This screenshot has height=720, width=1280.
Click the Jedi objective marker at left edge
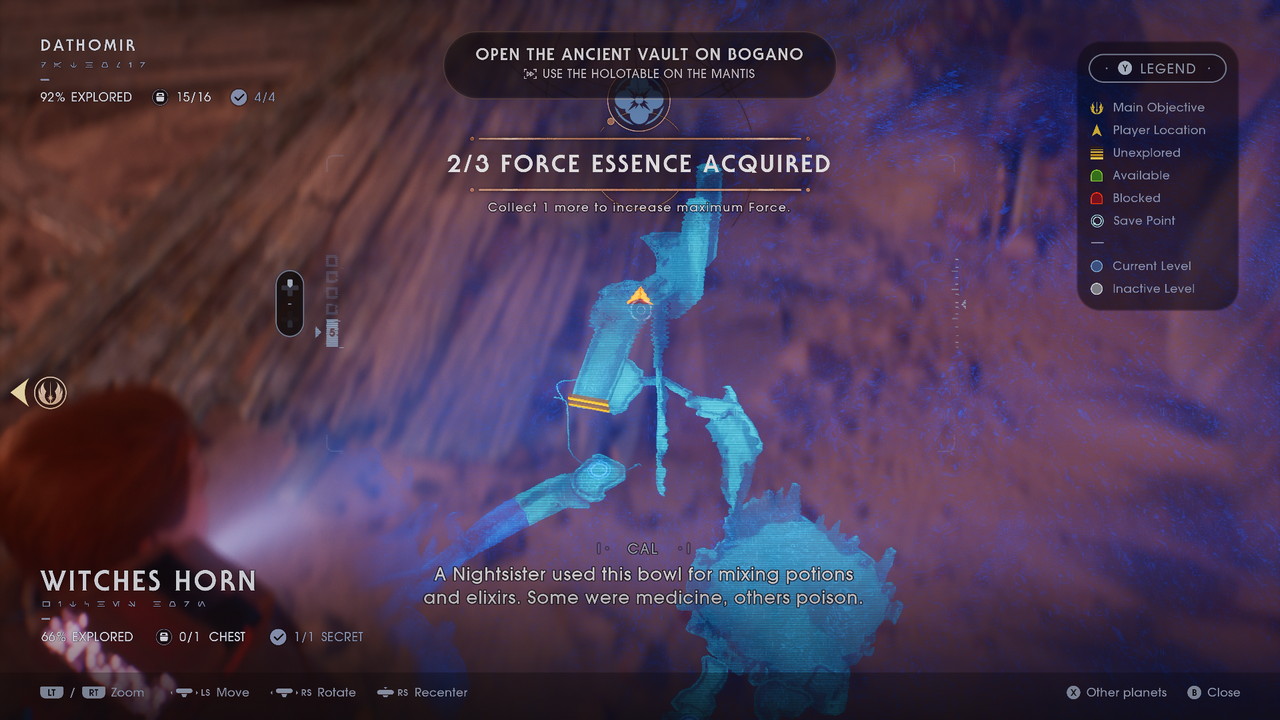click(x=48, y=393)
